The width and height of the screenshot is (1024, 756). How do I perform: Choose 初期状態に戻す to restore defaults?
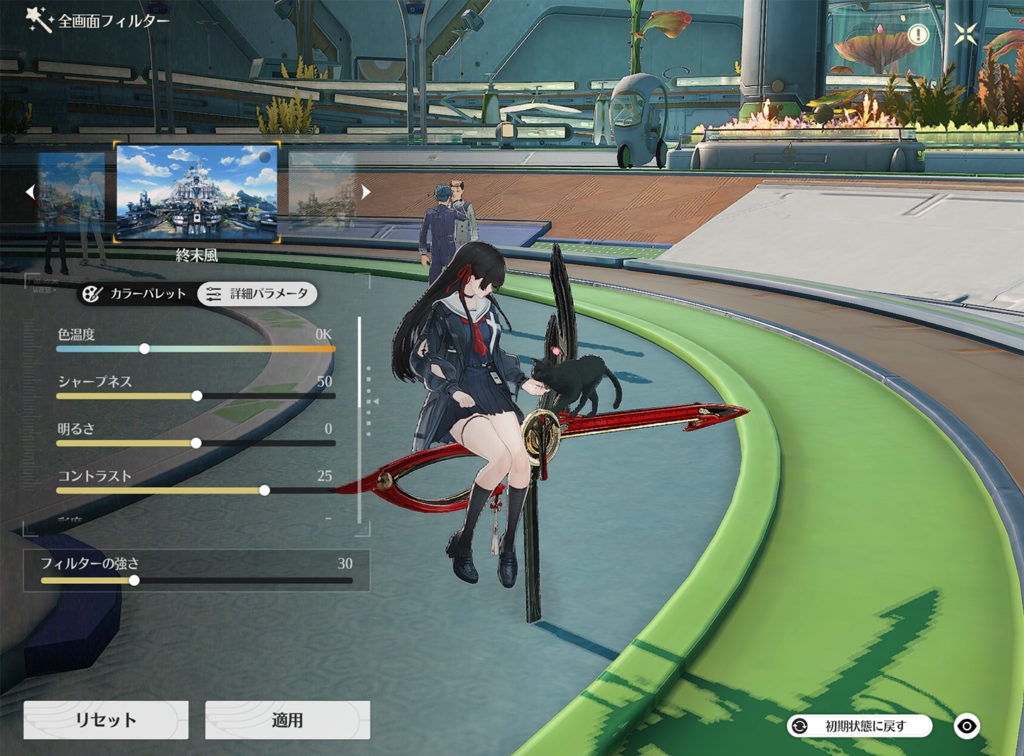coord(860,726)
